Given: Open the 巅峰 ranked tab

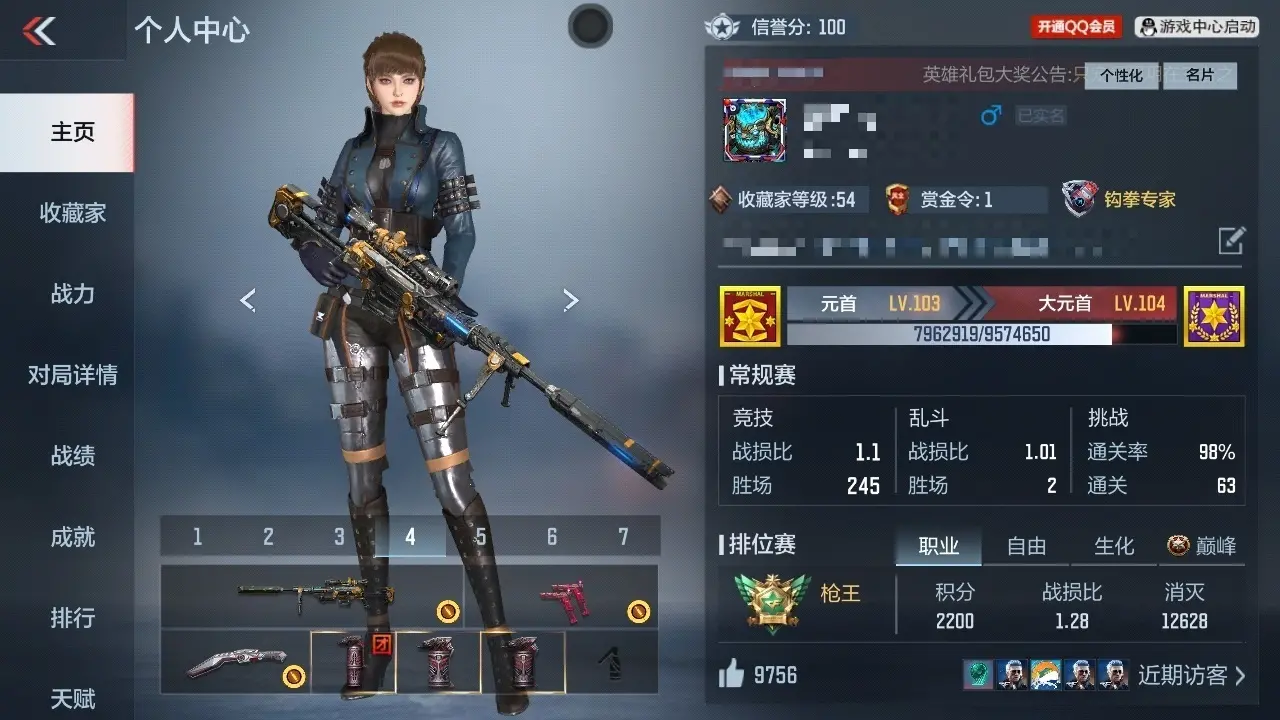Looking at the screenshot, I should point(1202,546).
